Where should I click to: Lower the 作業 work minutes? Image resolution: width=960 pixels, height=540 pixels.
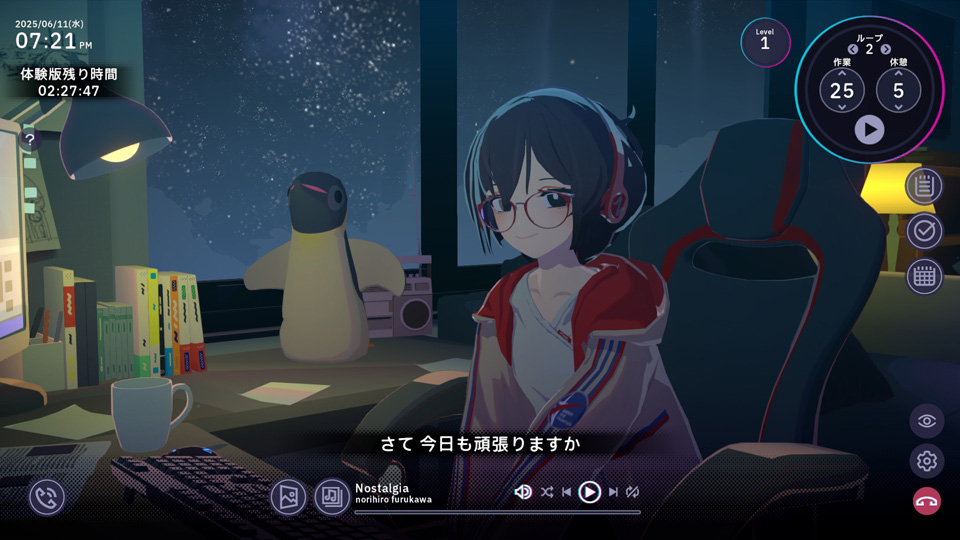[842, 107]
